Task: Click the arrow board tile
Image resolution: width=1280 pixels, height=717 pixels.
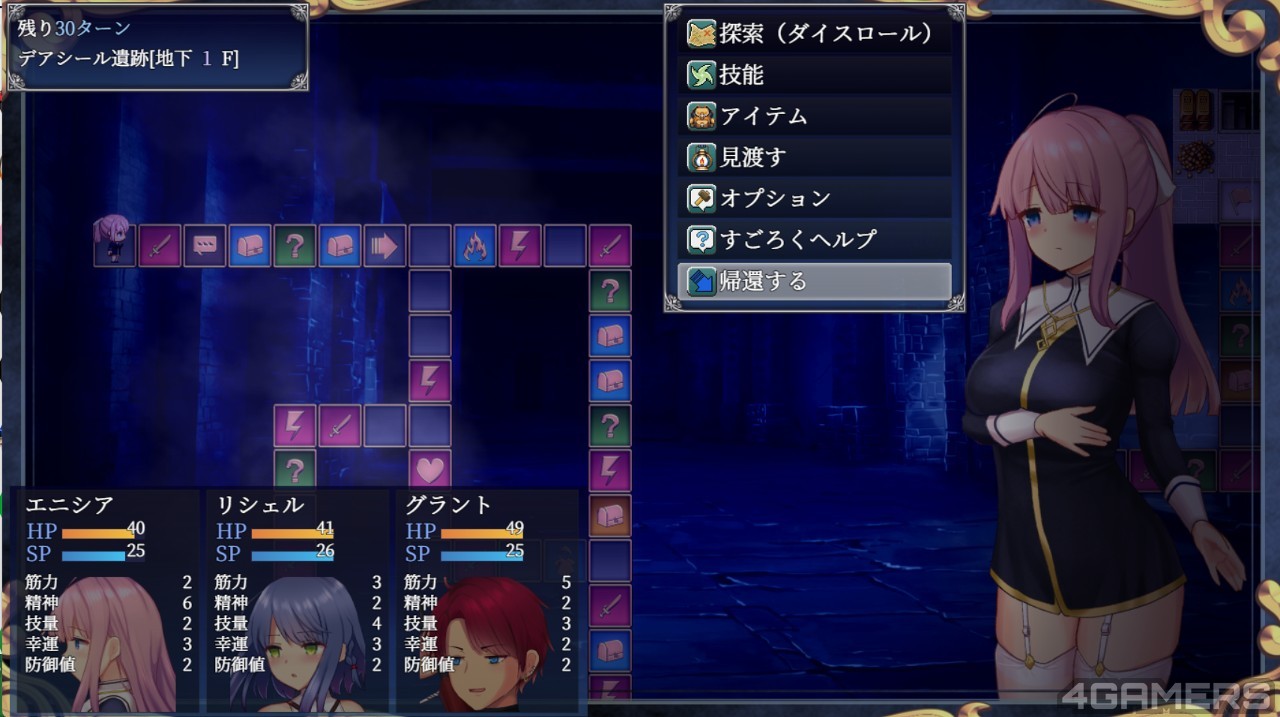Action: pos(385,246)
